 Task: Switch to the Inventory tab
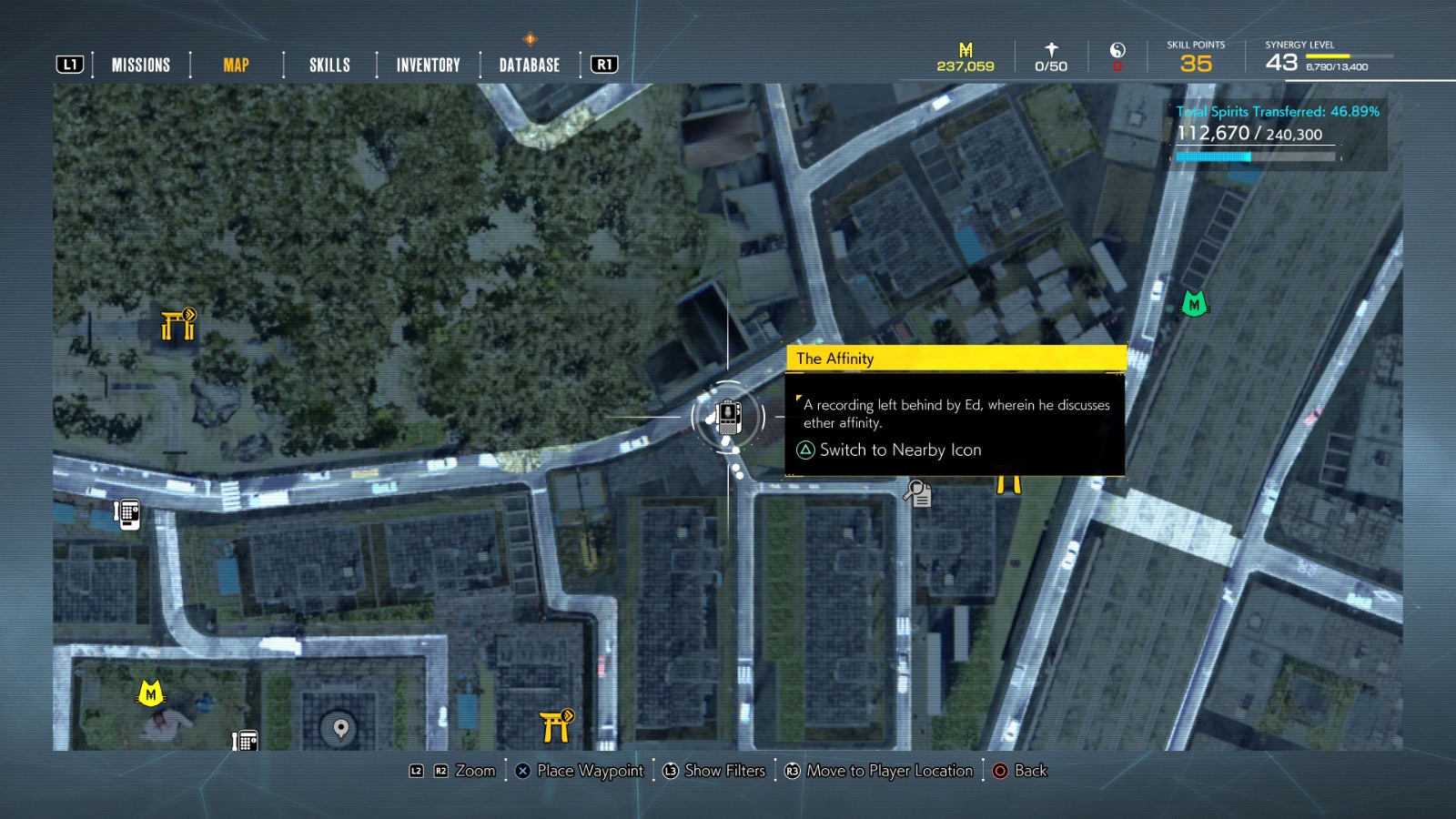click(x=426, y=64)
